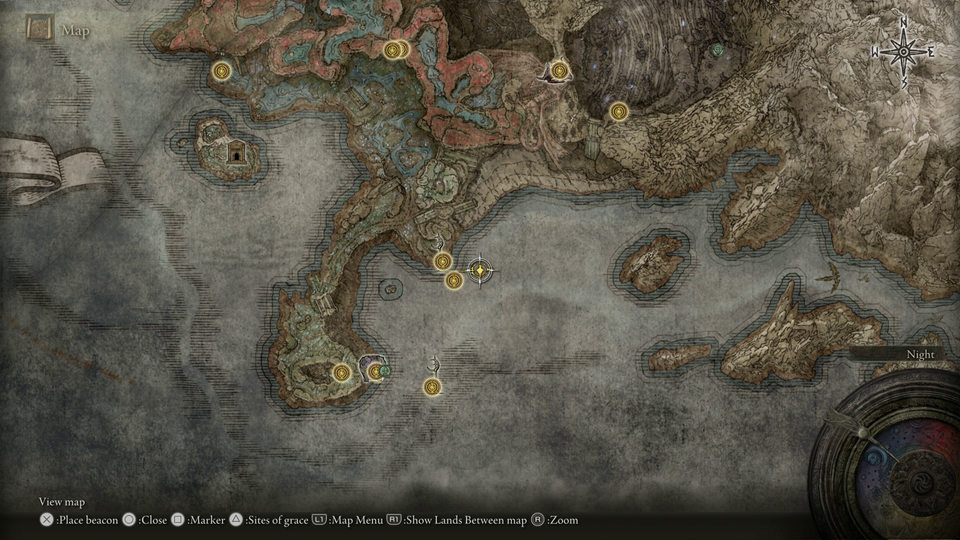960x540 pixels.
Task: Click the Map title icon
Action: (x=40, y=29)
